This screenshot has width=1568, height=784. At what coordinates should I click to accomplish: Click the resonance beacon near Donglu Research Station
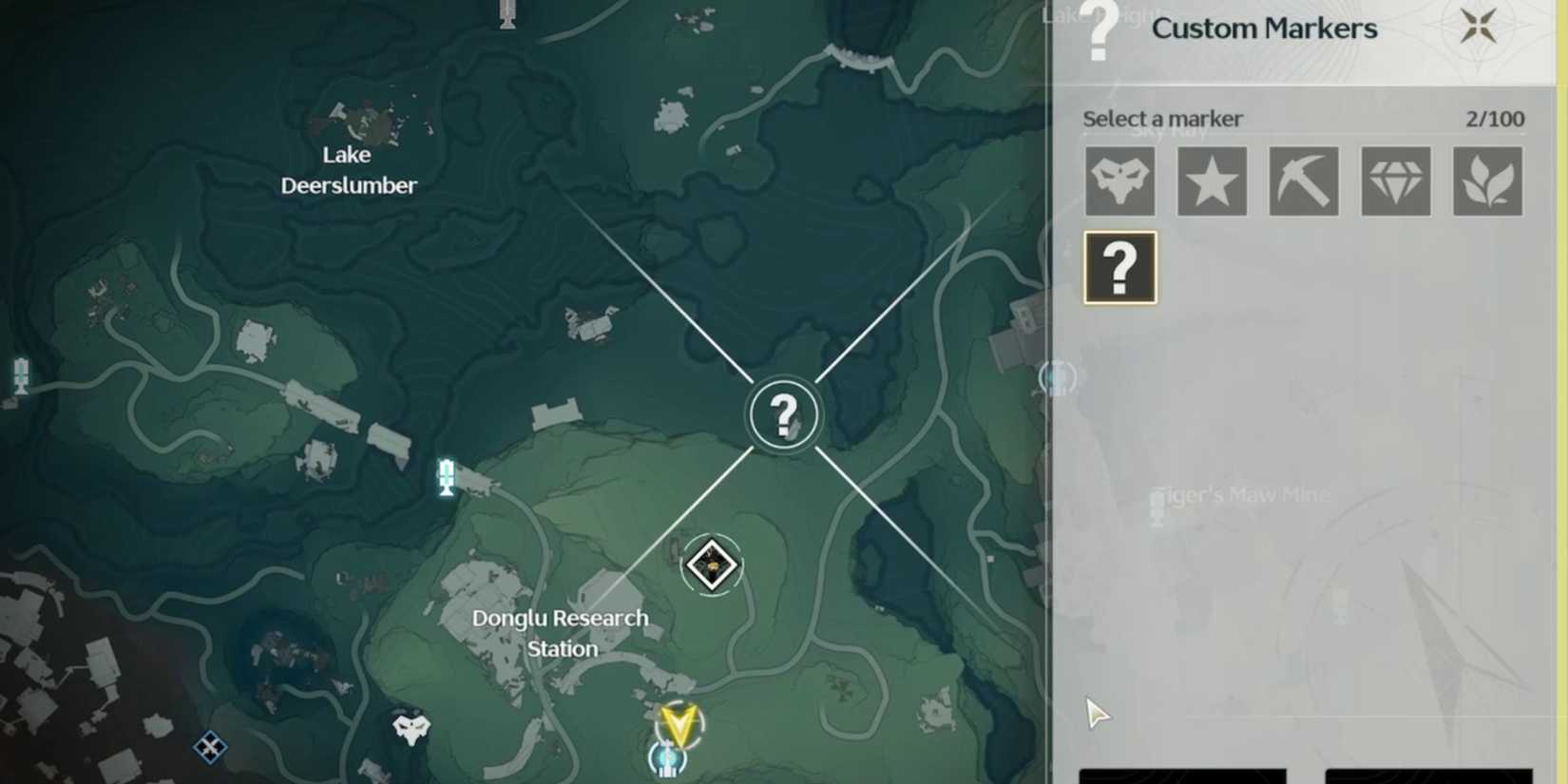[445, 473]
